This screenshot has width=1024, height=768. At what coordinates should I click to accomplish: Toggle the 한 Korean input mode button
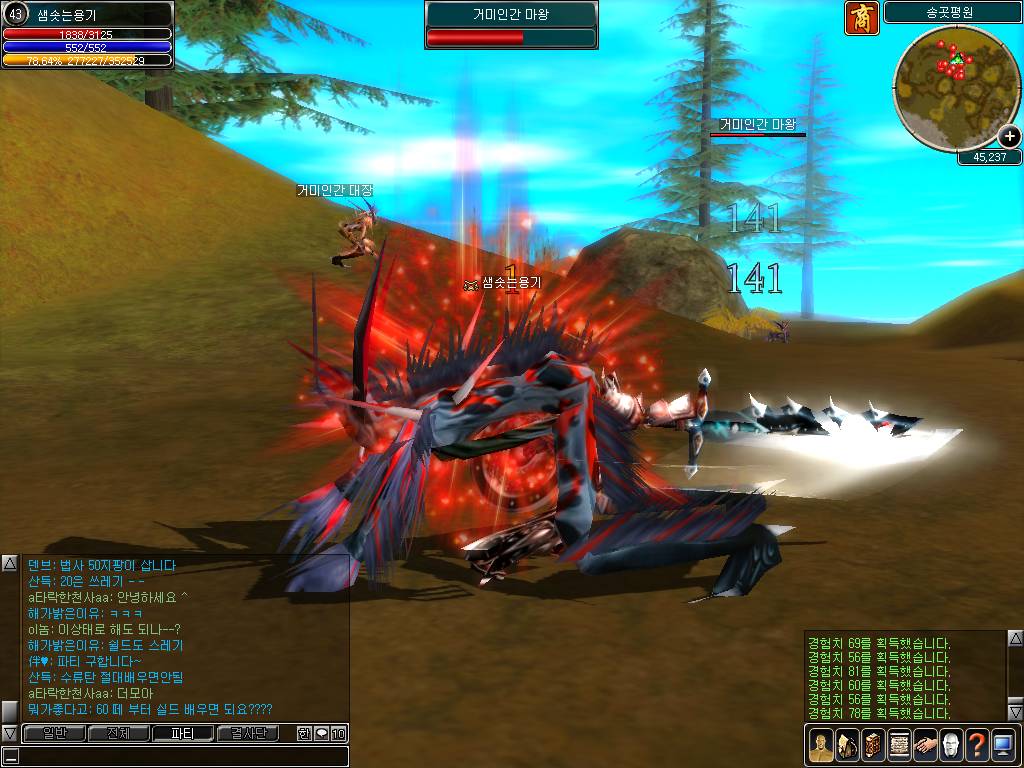pos(304,733)
